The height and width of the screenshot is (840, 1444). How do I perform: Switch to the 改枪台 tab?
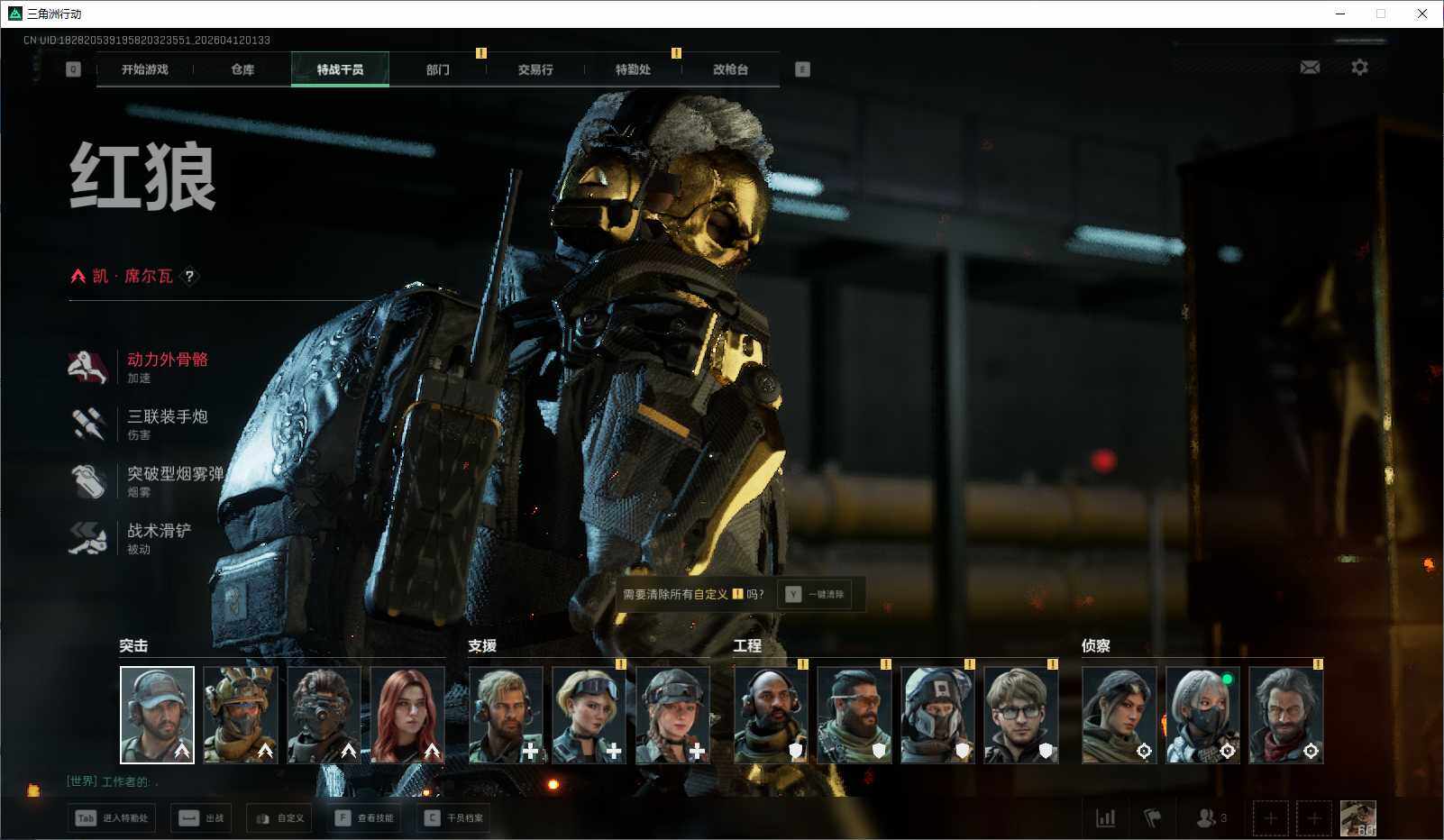coord(730,69)
